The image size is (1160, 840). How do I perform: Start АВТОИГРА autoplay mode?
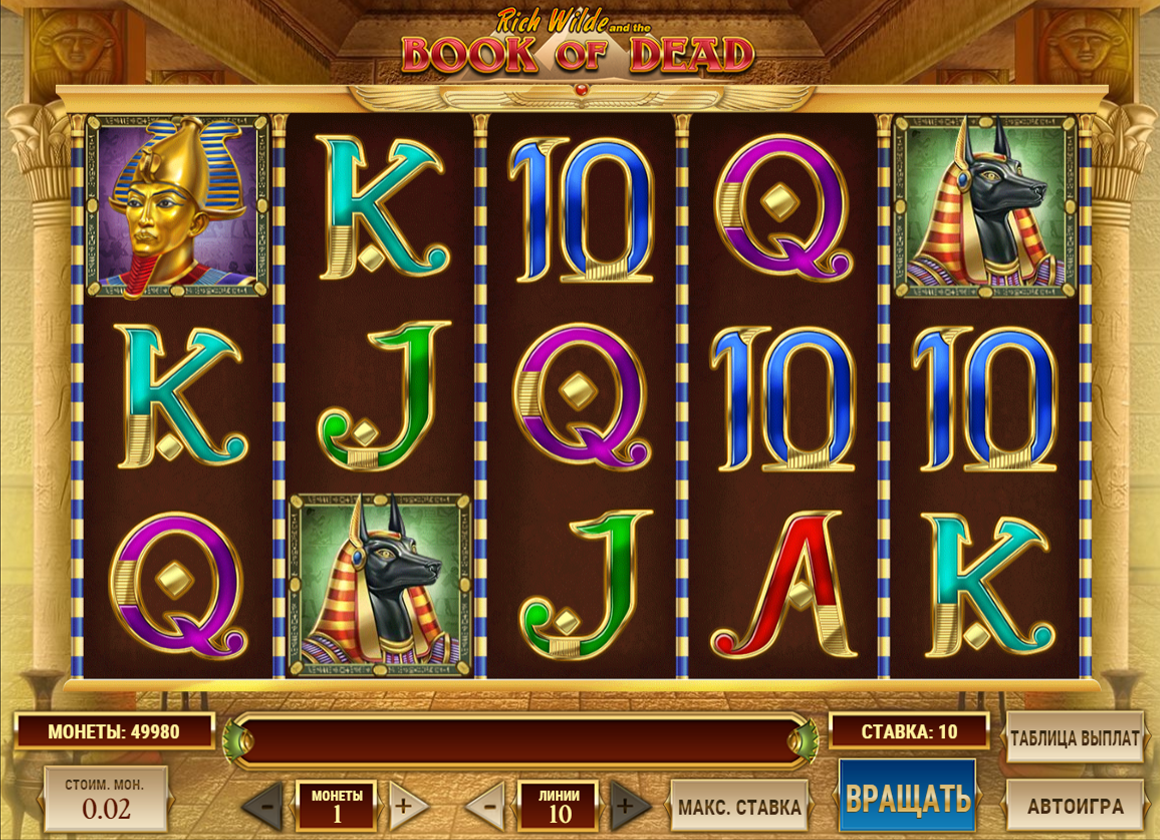pyautogui.click(x=1074, y=804)
